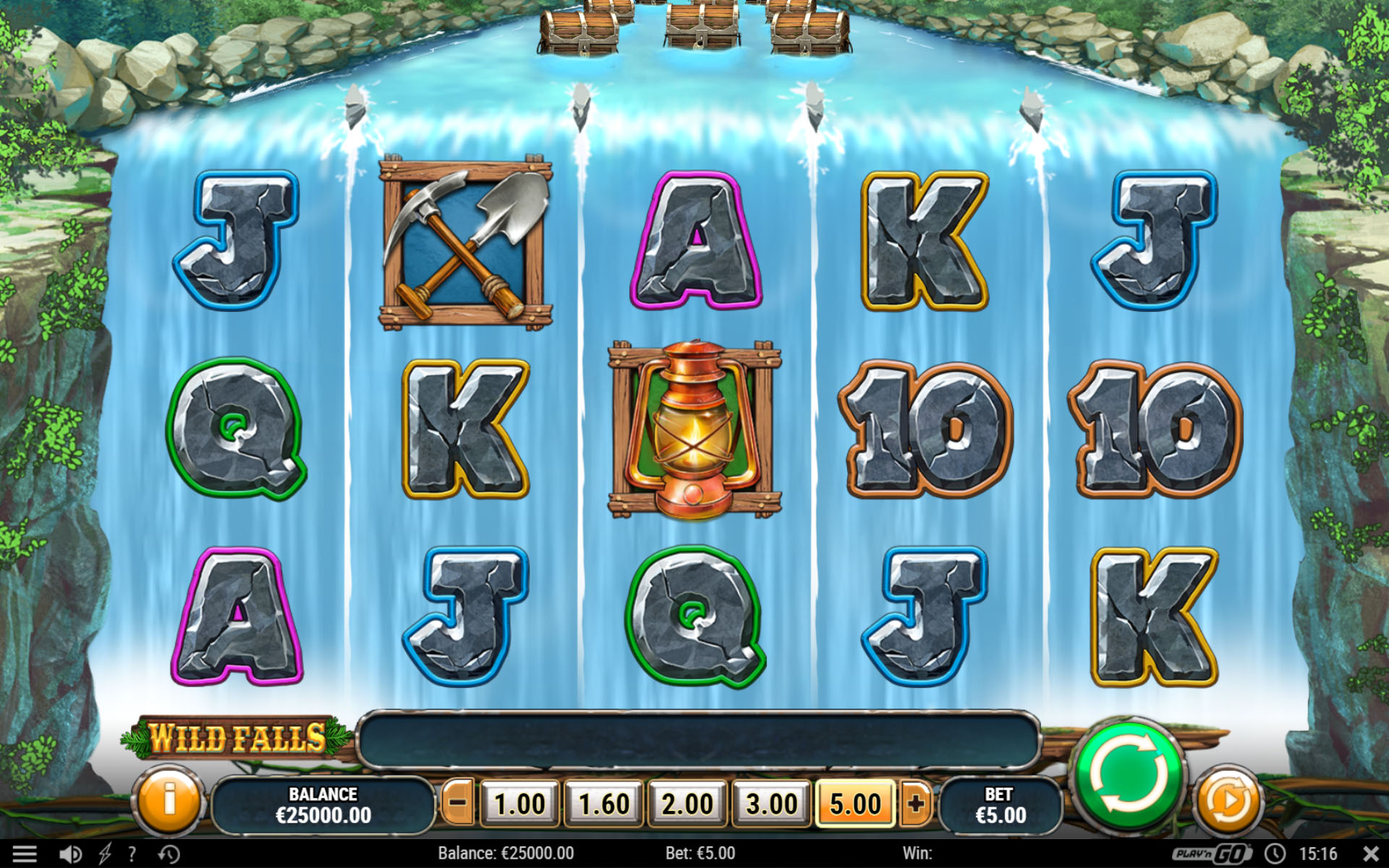The width and height of the screenshot is (1389, 868).
Task: Spin the reels with the green button
Action: click(x=1129, y=775)
